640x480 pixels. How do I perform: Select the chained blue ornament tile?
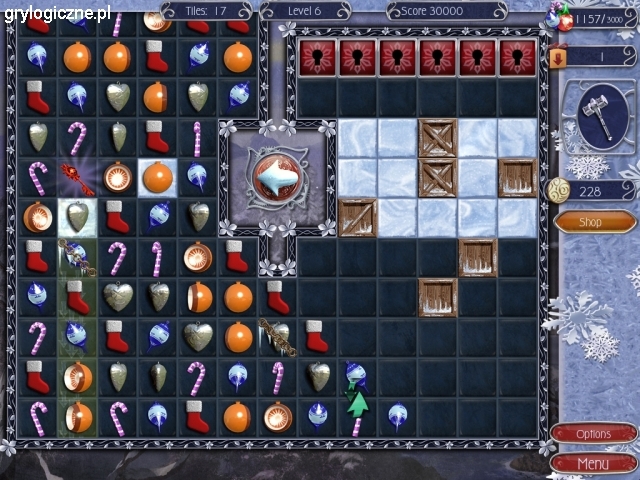[76, 256]
